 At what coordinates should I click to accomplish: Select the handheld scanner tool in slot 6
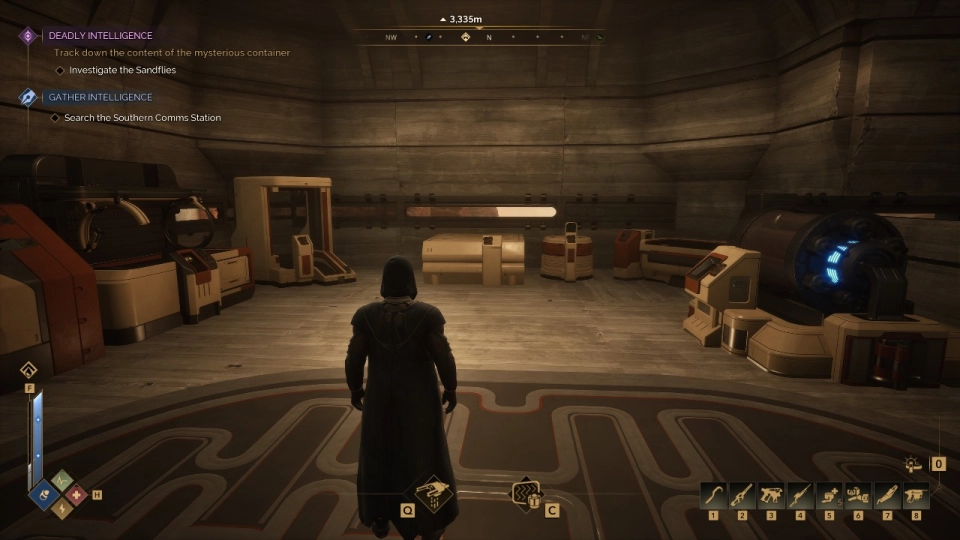[858, 493]
